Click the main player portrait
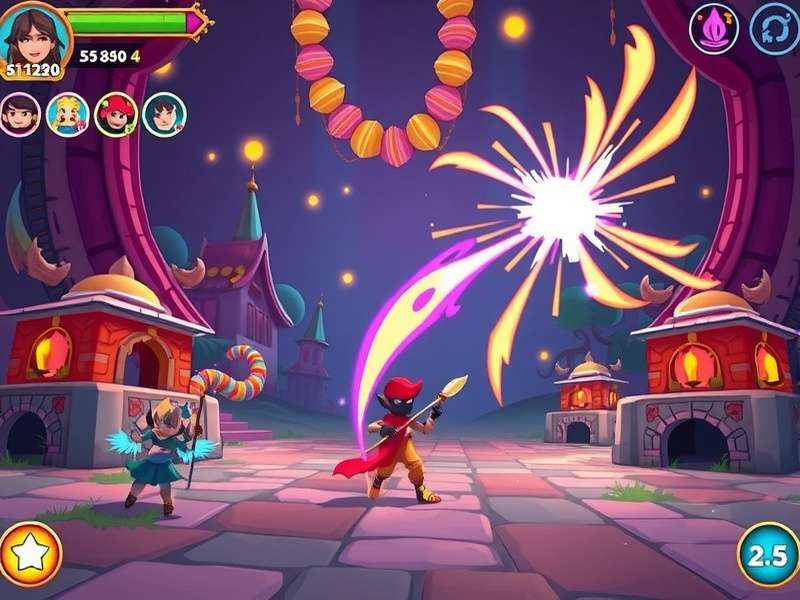 tap(33, 36)
